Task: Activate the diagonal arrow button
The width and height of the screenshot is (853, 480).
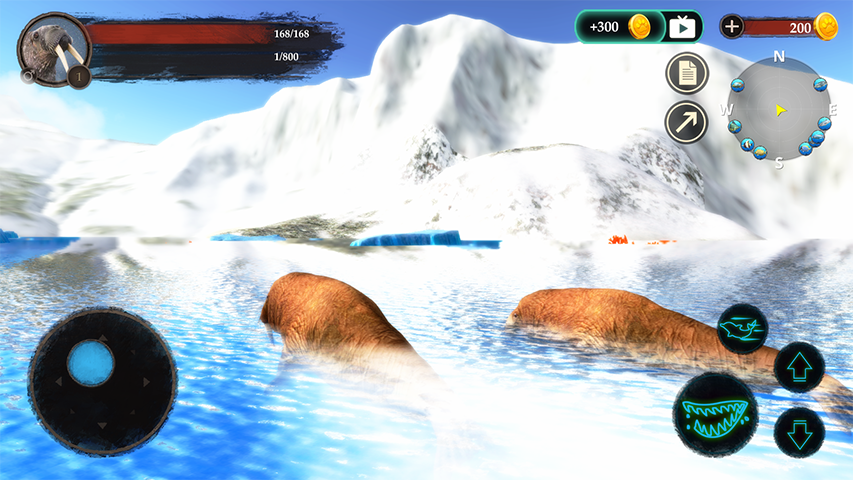Action: click(x=687, y=122)
